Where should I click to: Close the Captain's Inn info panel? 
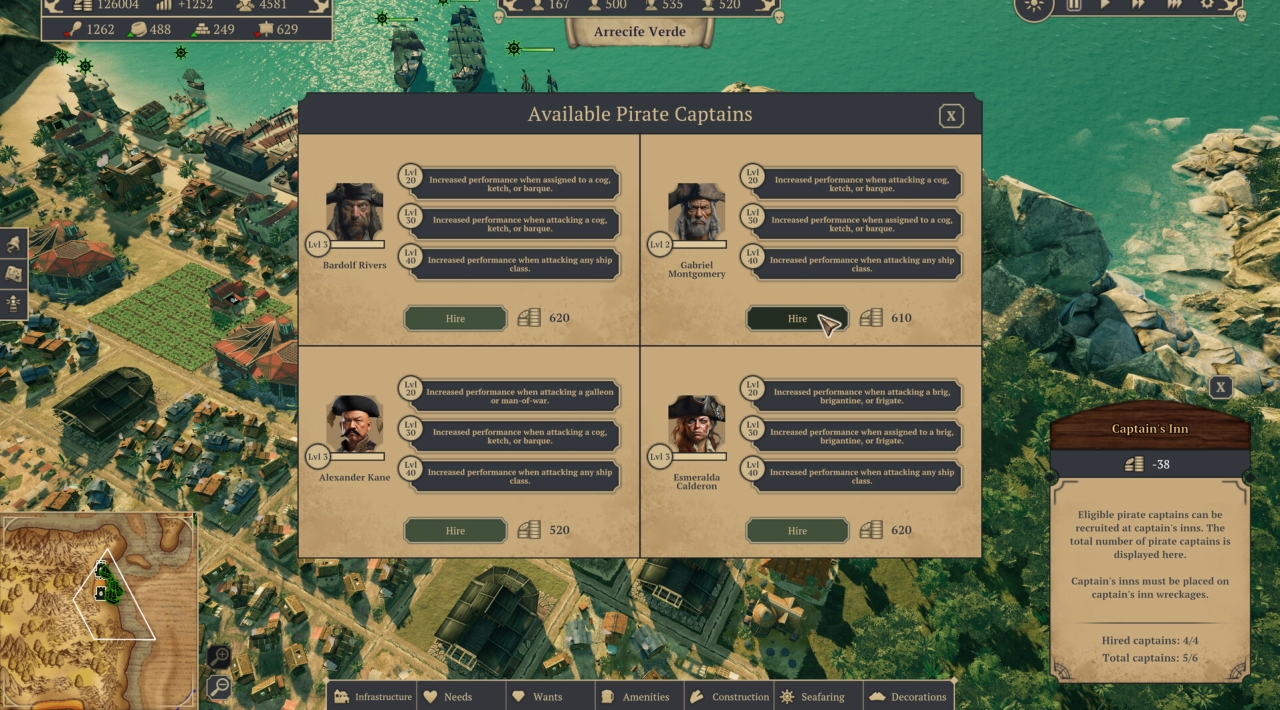click(x=1220, y=388)
